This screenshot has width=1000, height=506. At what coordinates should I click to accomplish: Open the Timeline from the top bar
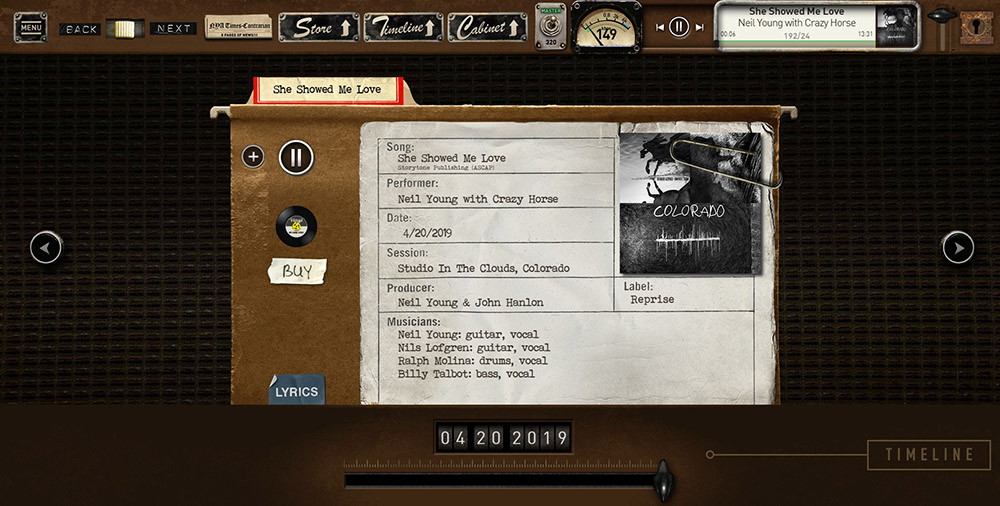pyautogui.click(x=402, y=28)
